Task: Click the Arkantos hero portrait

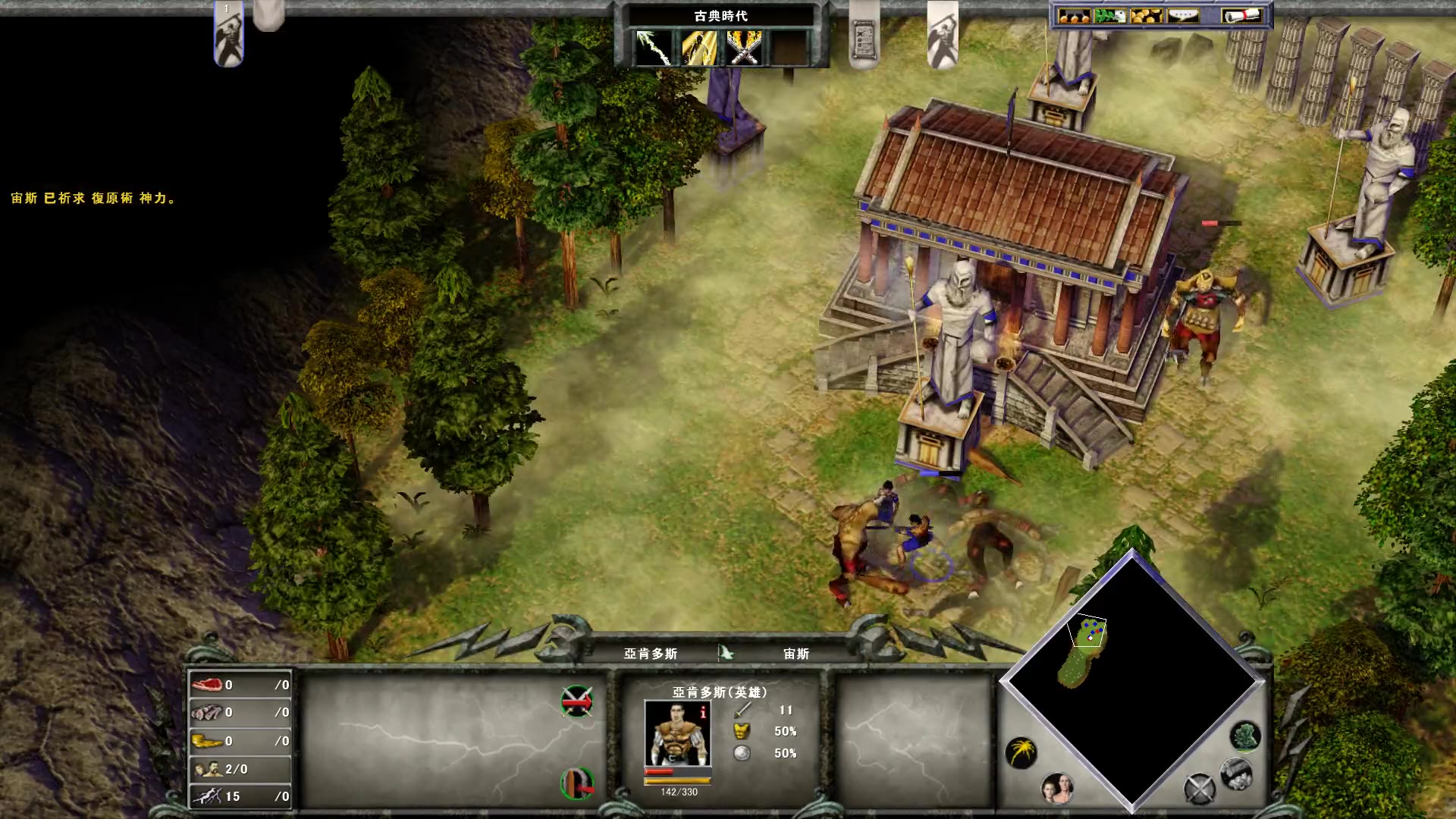Action: pos(676,733)
